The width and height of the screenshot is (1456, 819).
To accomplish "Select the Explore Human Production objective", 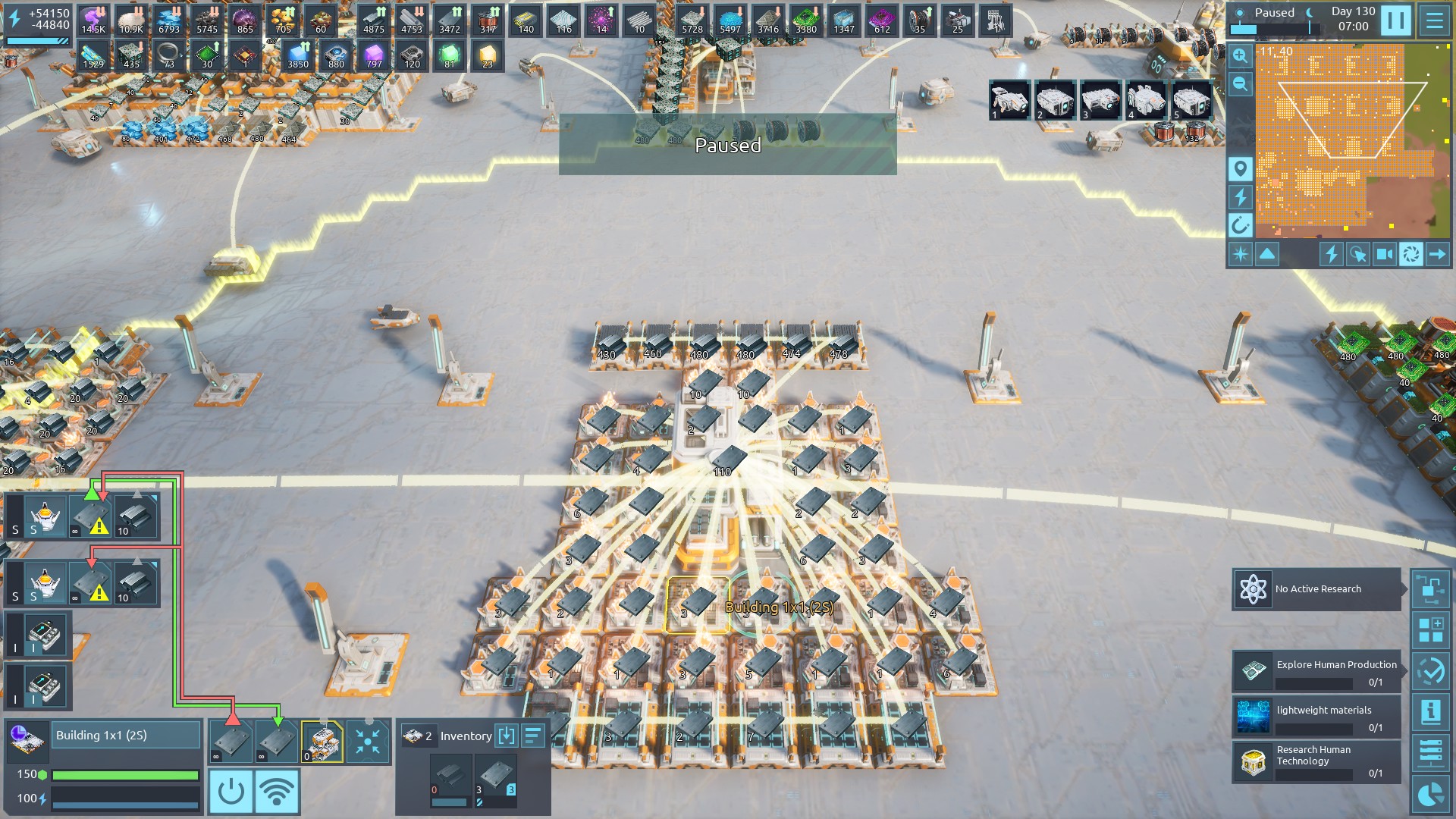I will [1317, 671].
